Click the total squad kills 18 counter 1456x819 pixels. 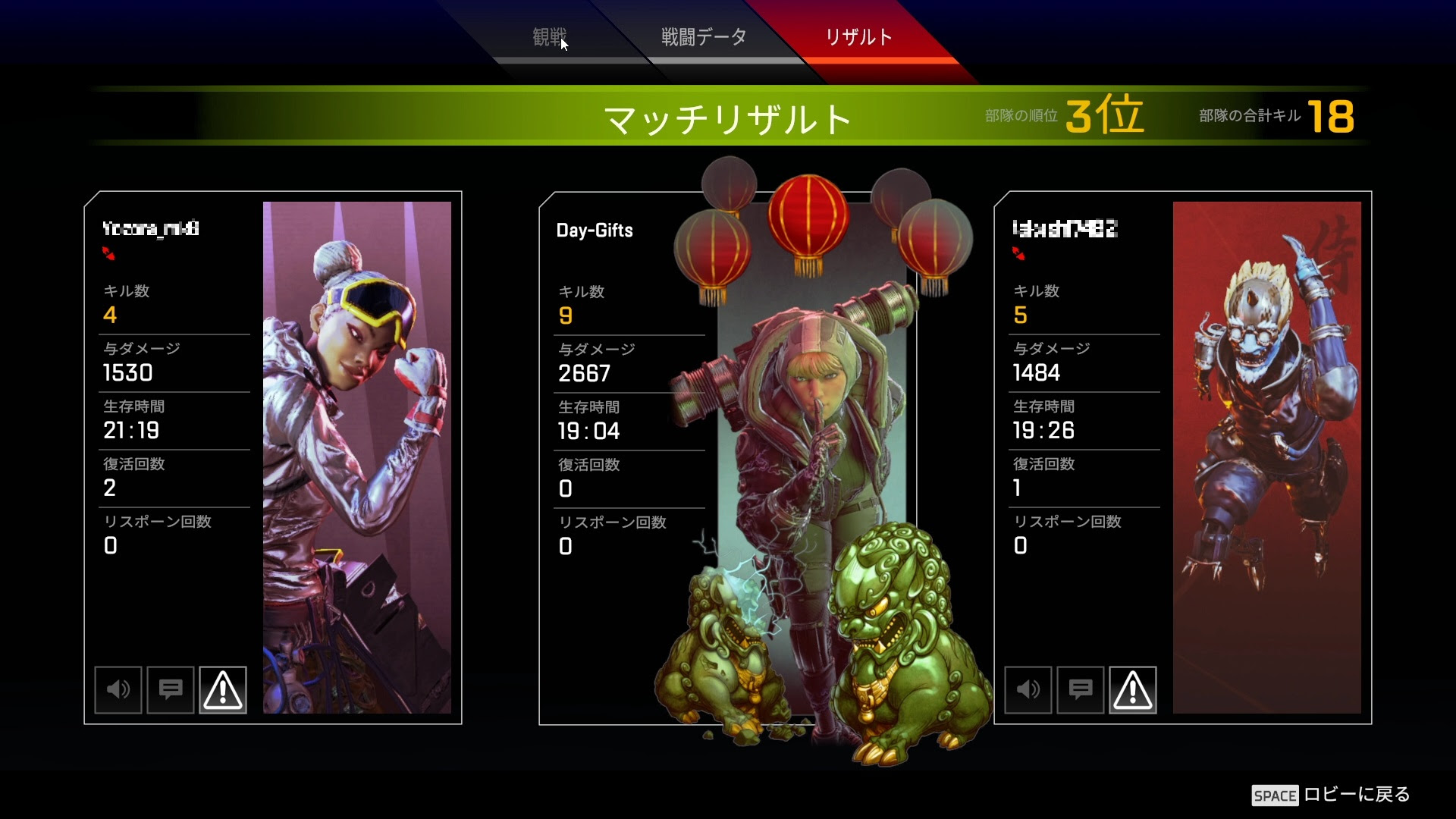click(1331, 118)
